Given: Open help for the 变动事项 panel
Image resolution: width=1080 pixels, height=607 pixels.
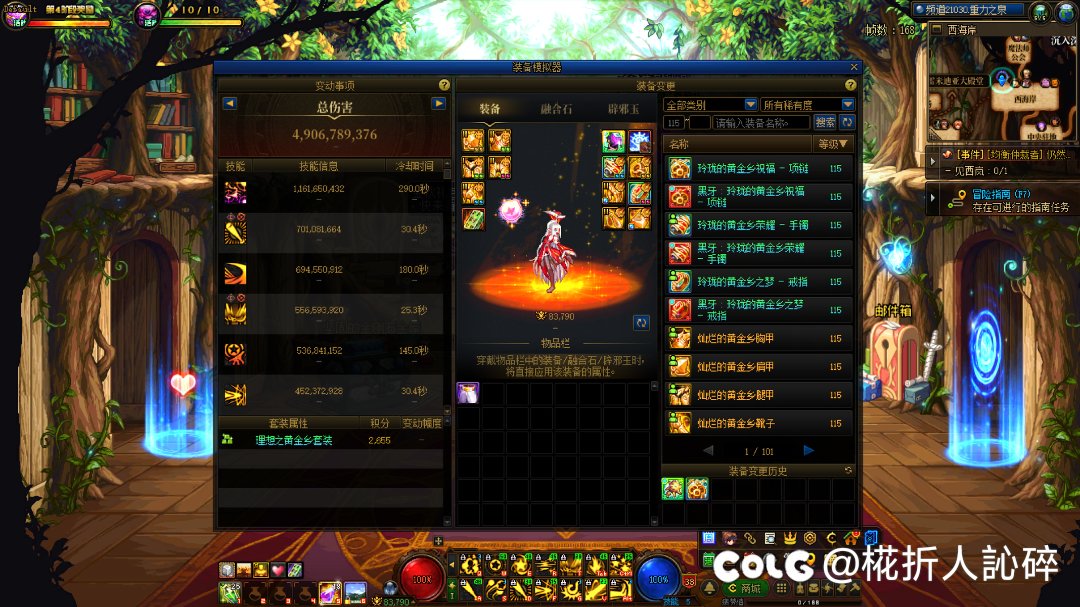Looking at the screenshot, I should pyautogui.click(x=444, y=86).
